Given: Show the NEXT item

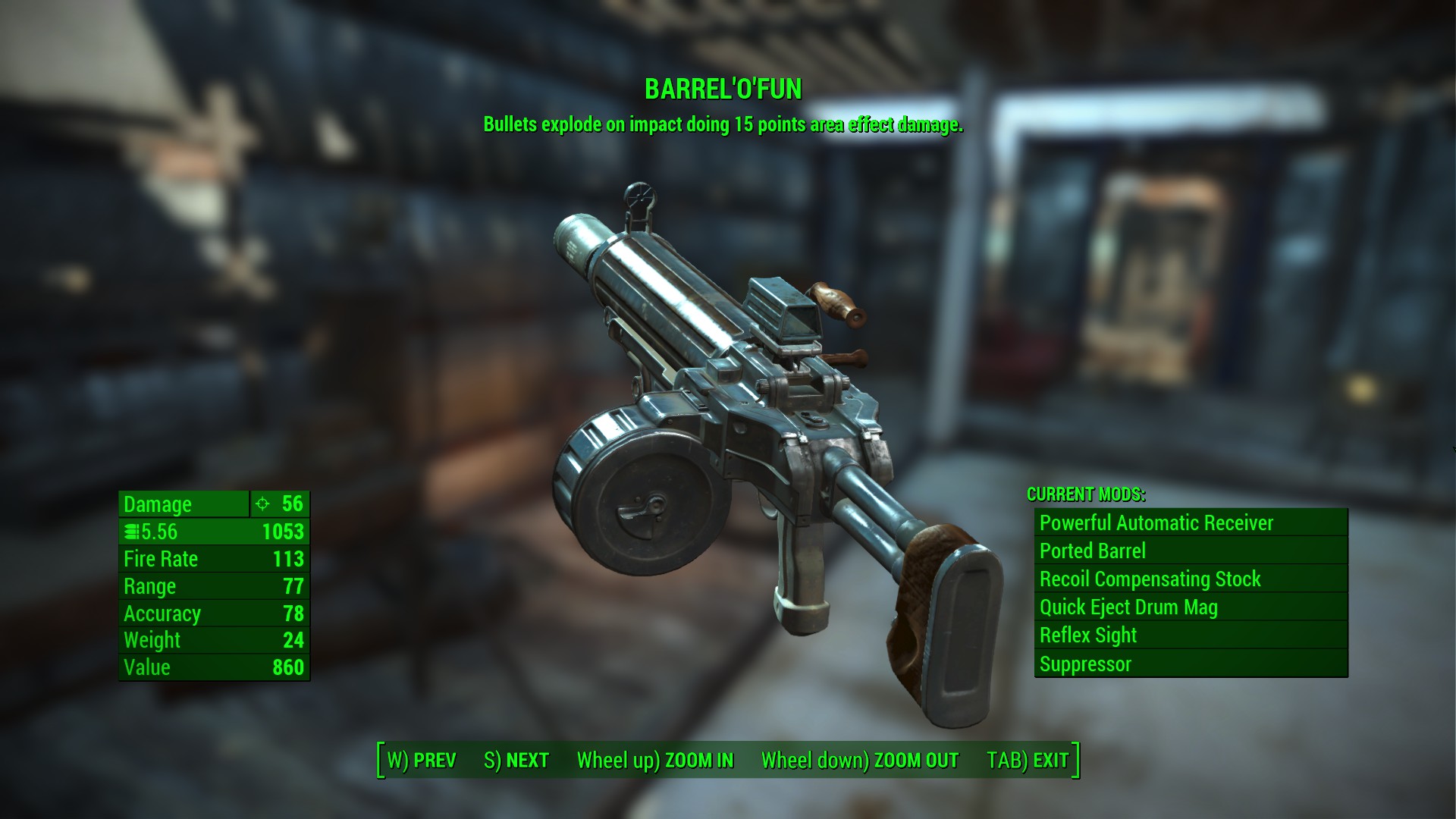Looking at the screenshot, I should point(516,761).
